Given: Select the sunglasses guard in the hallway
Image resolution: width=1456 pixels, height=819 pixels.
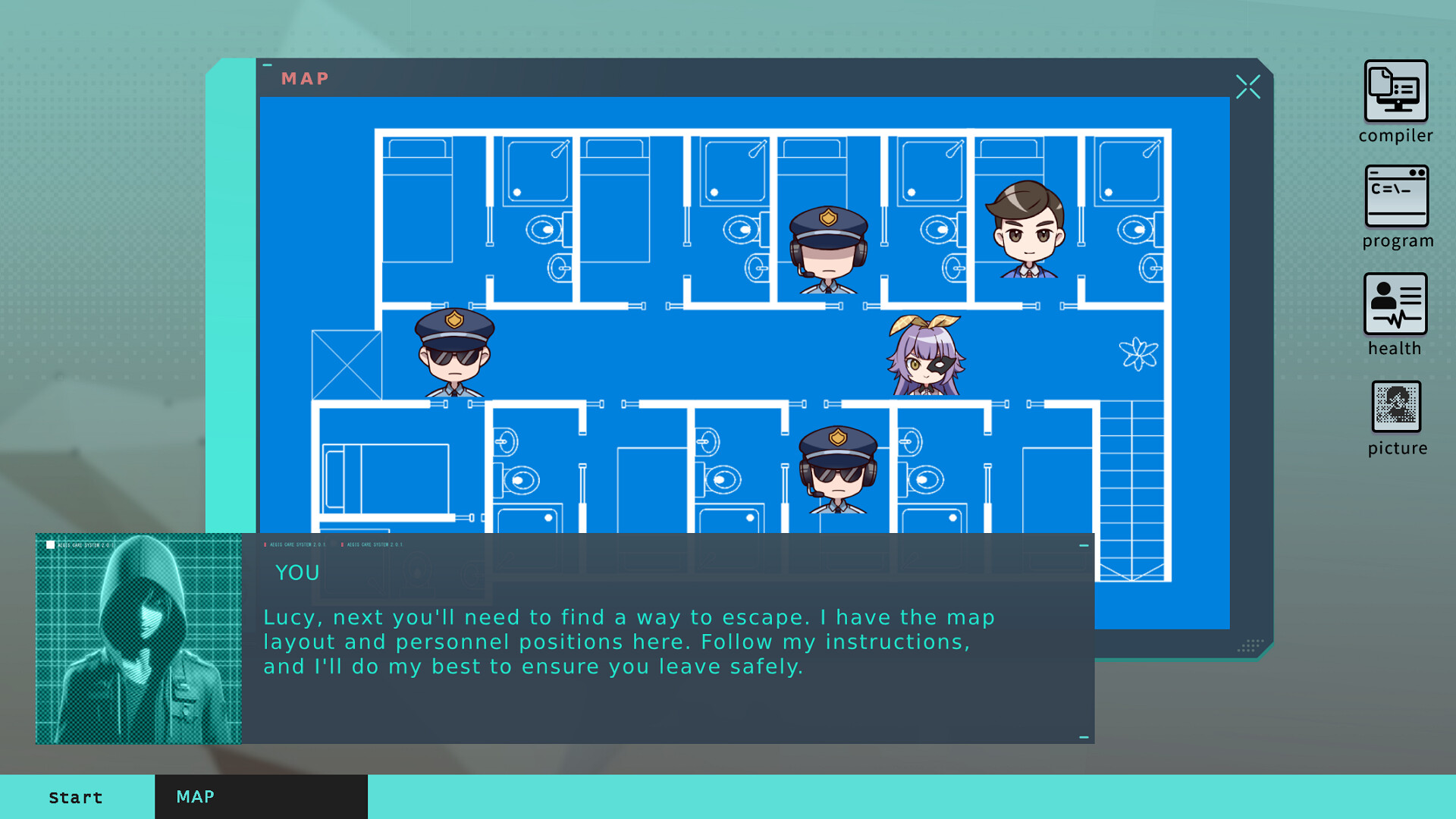Looking at the screenshot, I should [x=453, y=353].
